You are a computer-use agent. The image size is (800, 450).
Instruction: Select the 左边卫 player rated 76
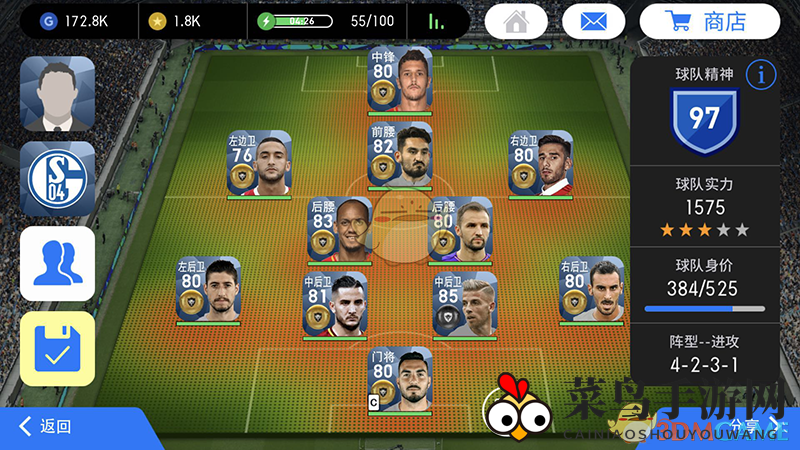[x=259, y=165]
